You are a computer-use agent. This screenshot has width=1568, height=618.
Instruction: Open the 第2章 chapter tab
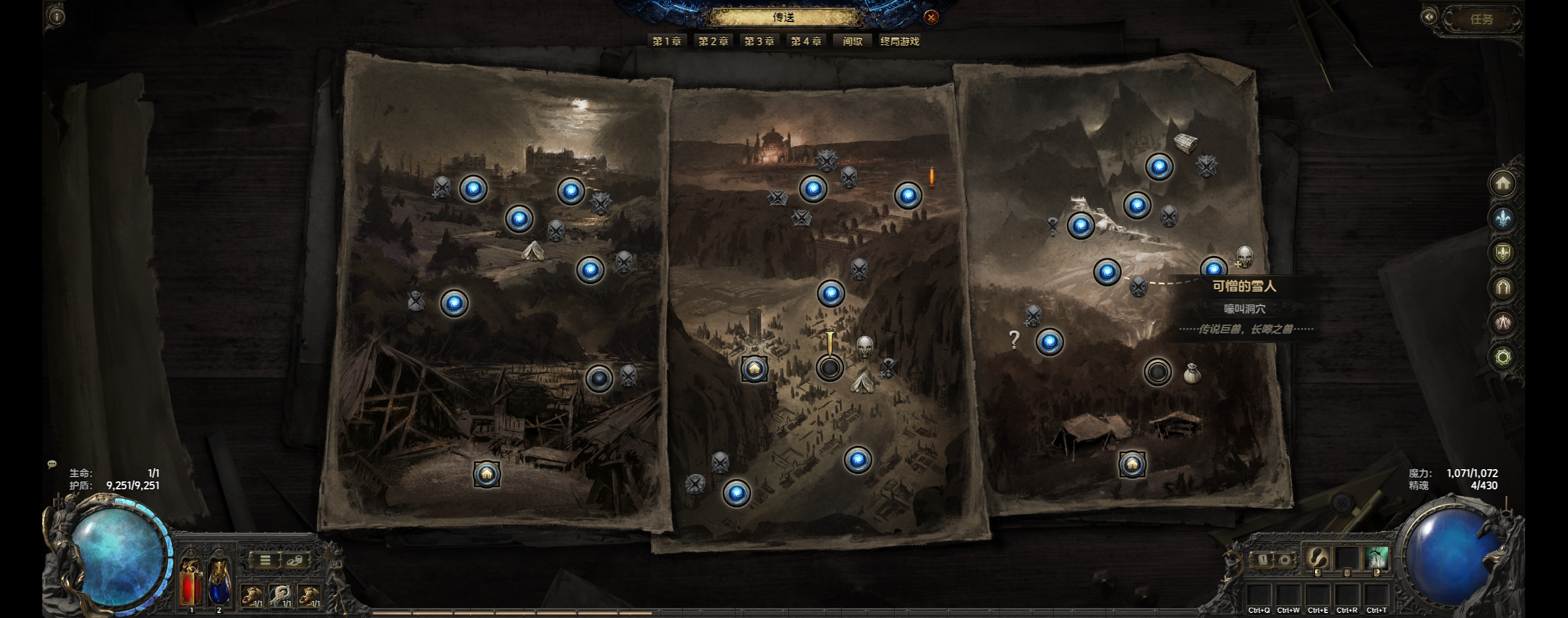point(713,41)
